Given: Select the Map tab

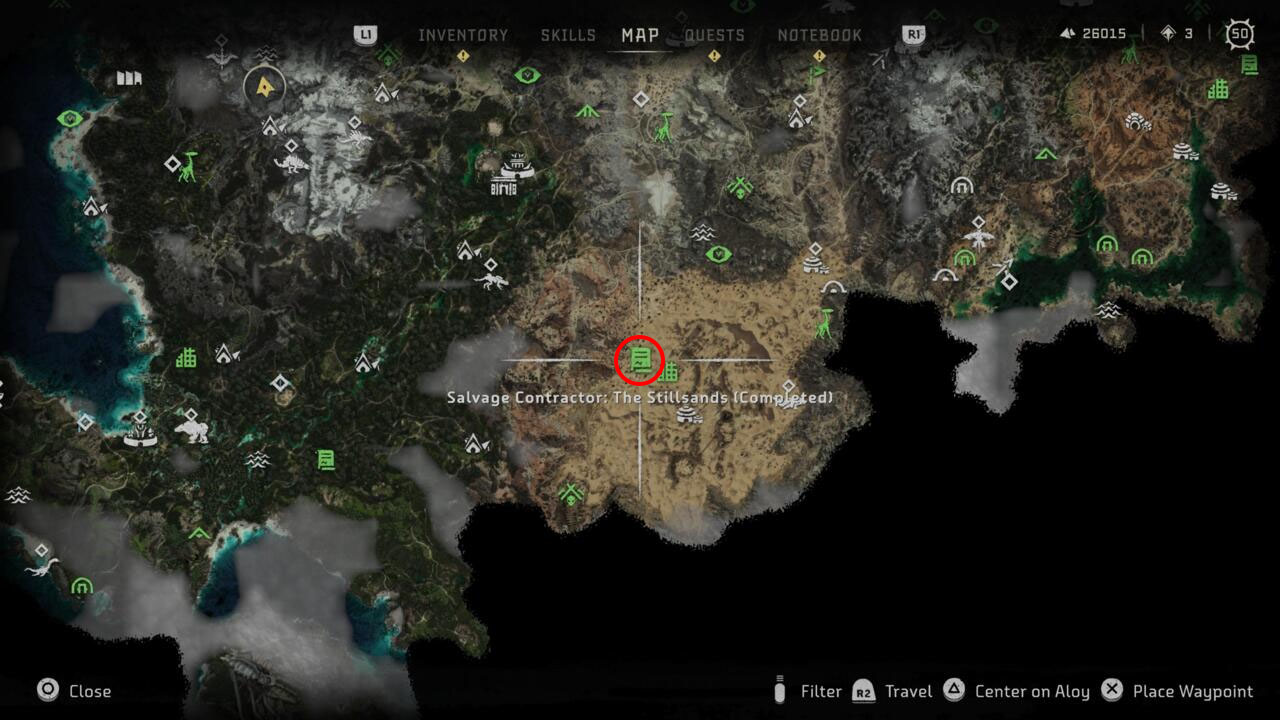Looking at the screenshot, I should (640, 35).
